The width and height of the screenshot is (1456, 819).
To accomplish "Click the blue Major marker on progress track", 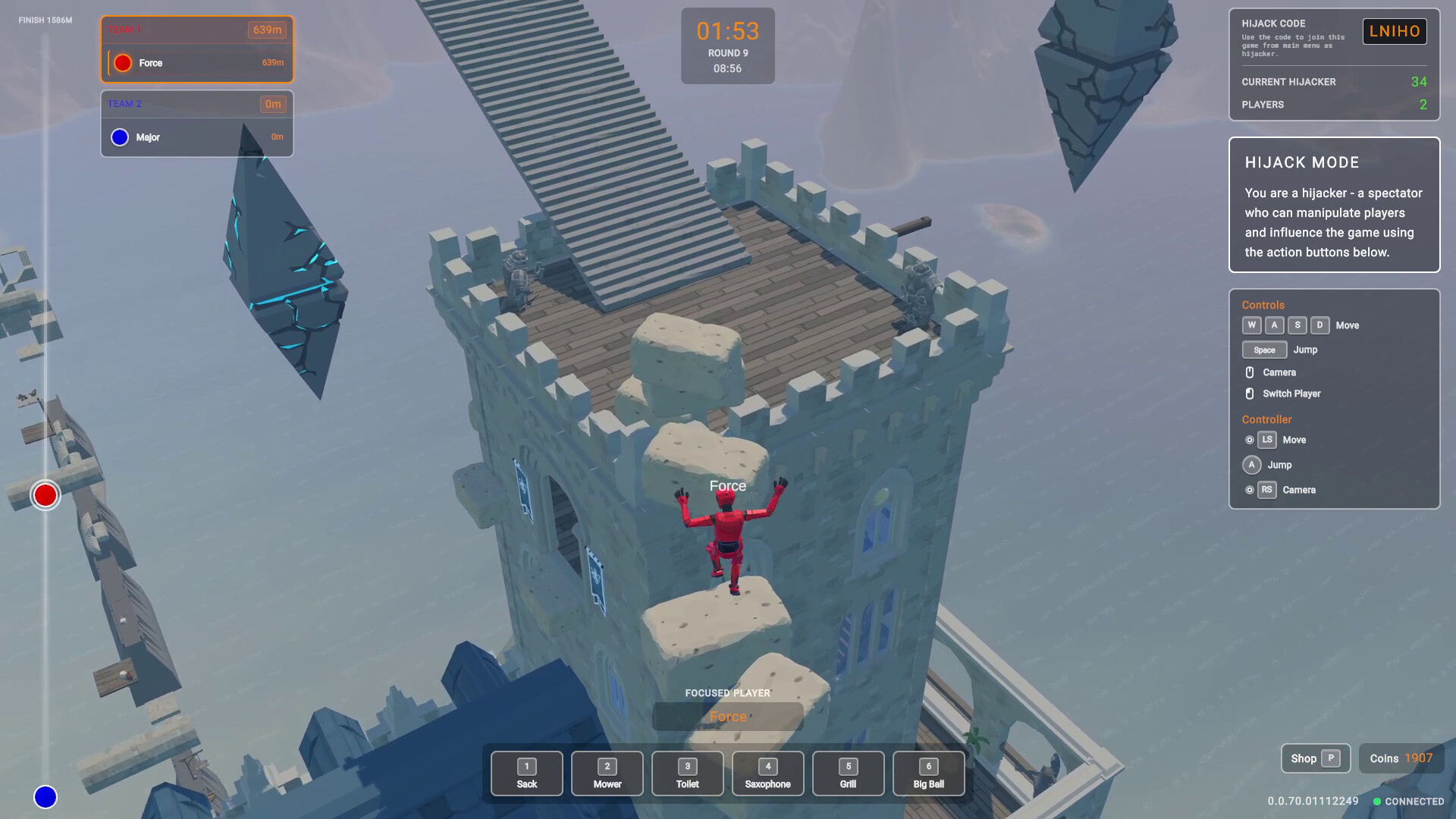I will [x=45, y=797].
